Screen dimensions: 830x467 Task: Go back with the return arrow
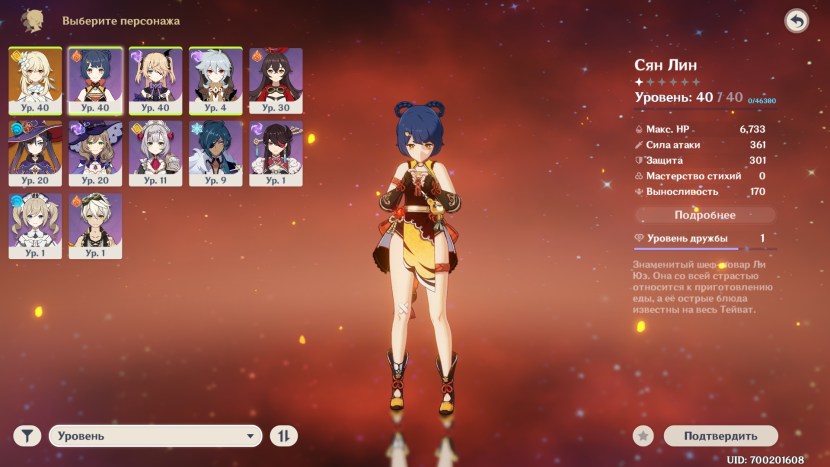pos(796,21)
